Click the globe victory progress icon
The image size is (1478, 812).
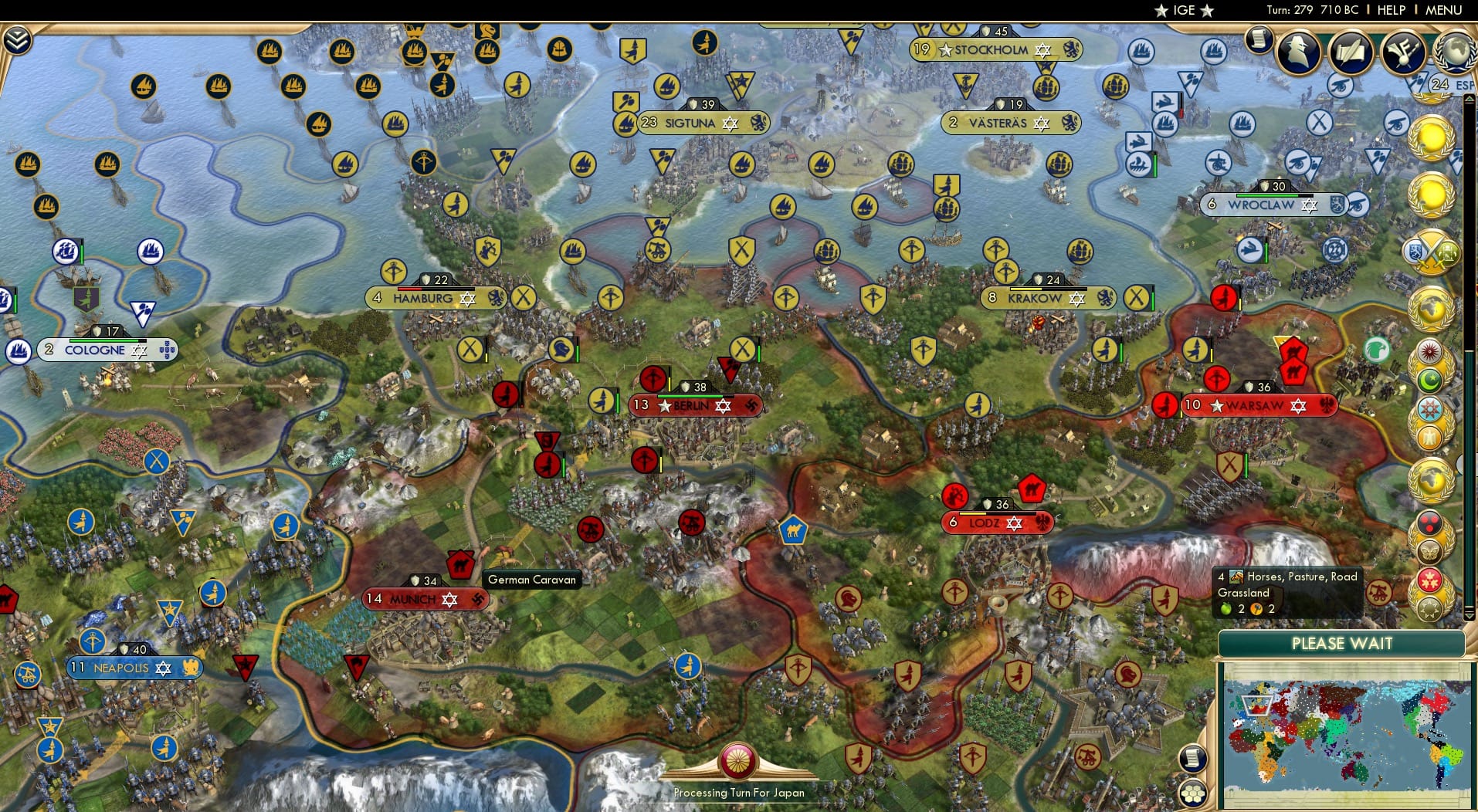[1456, 51]
